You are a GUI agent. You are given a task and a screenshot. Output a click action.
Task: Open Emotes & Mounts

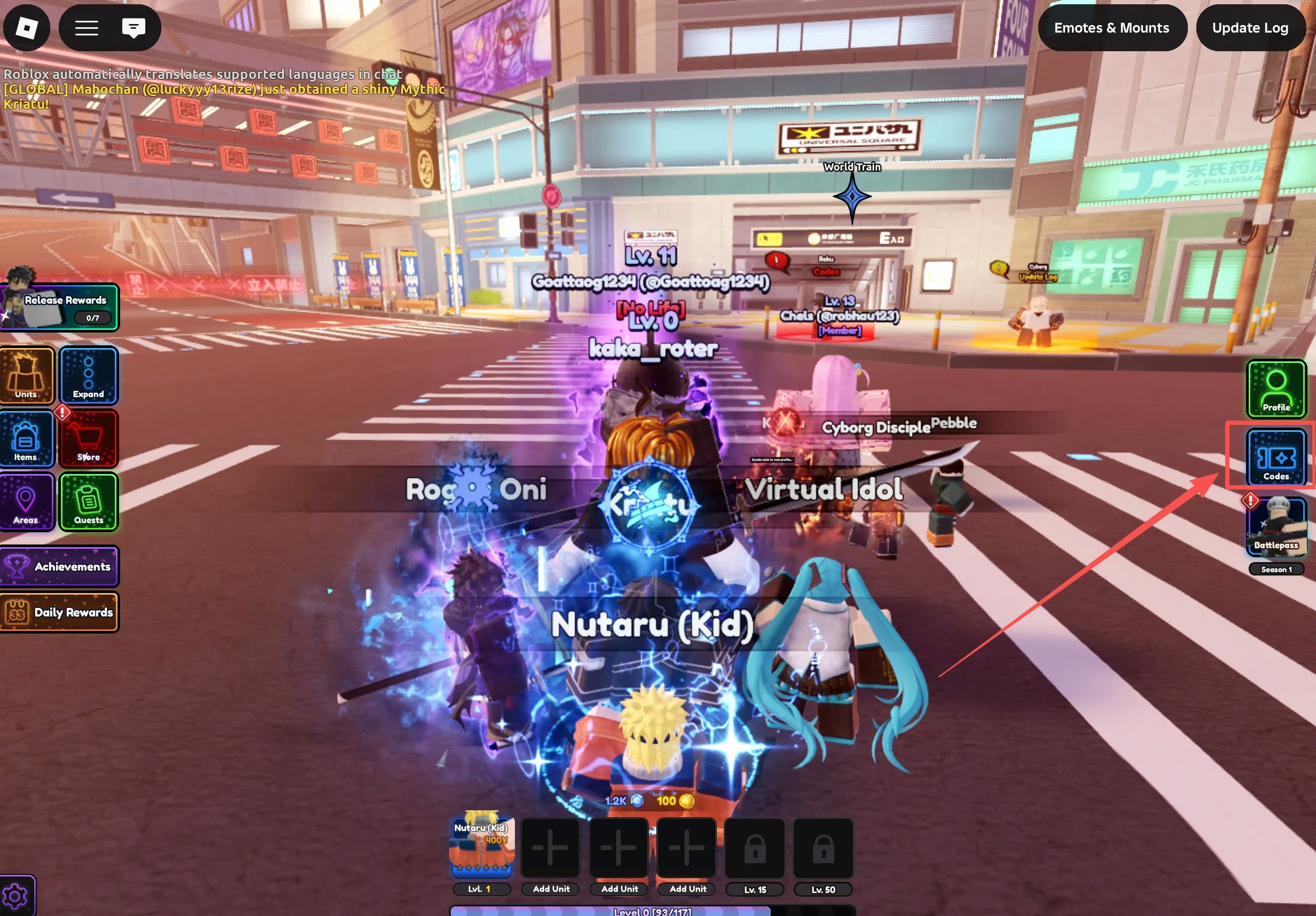coord(1111,28)
